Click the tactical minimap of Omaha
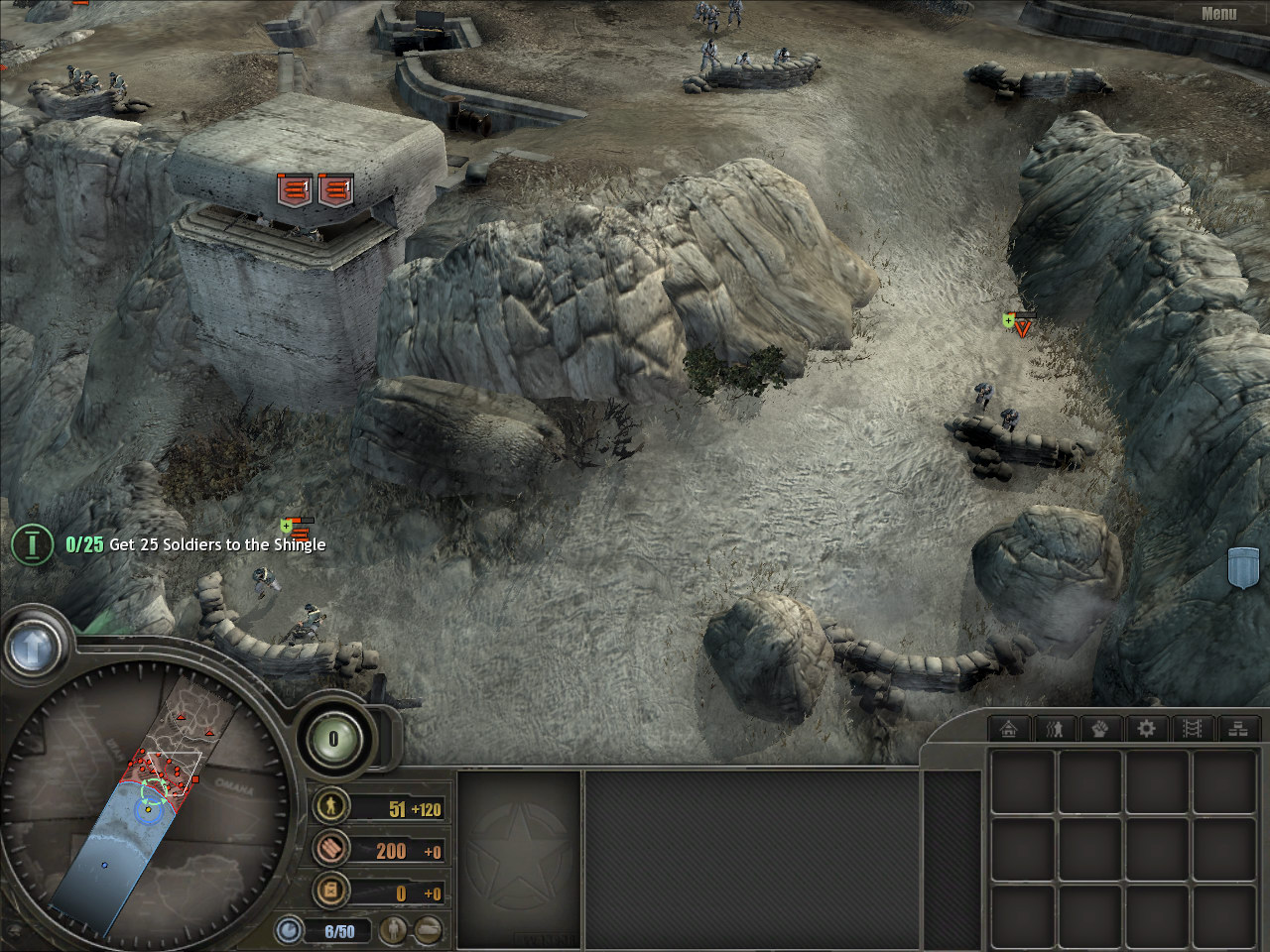The image size is (1270, 952). coord(149,803)
